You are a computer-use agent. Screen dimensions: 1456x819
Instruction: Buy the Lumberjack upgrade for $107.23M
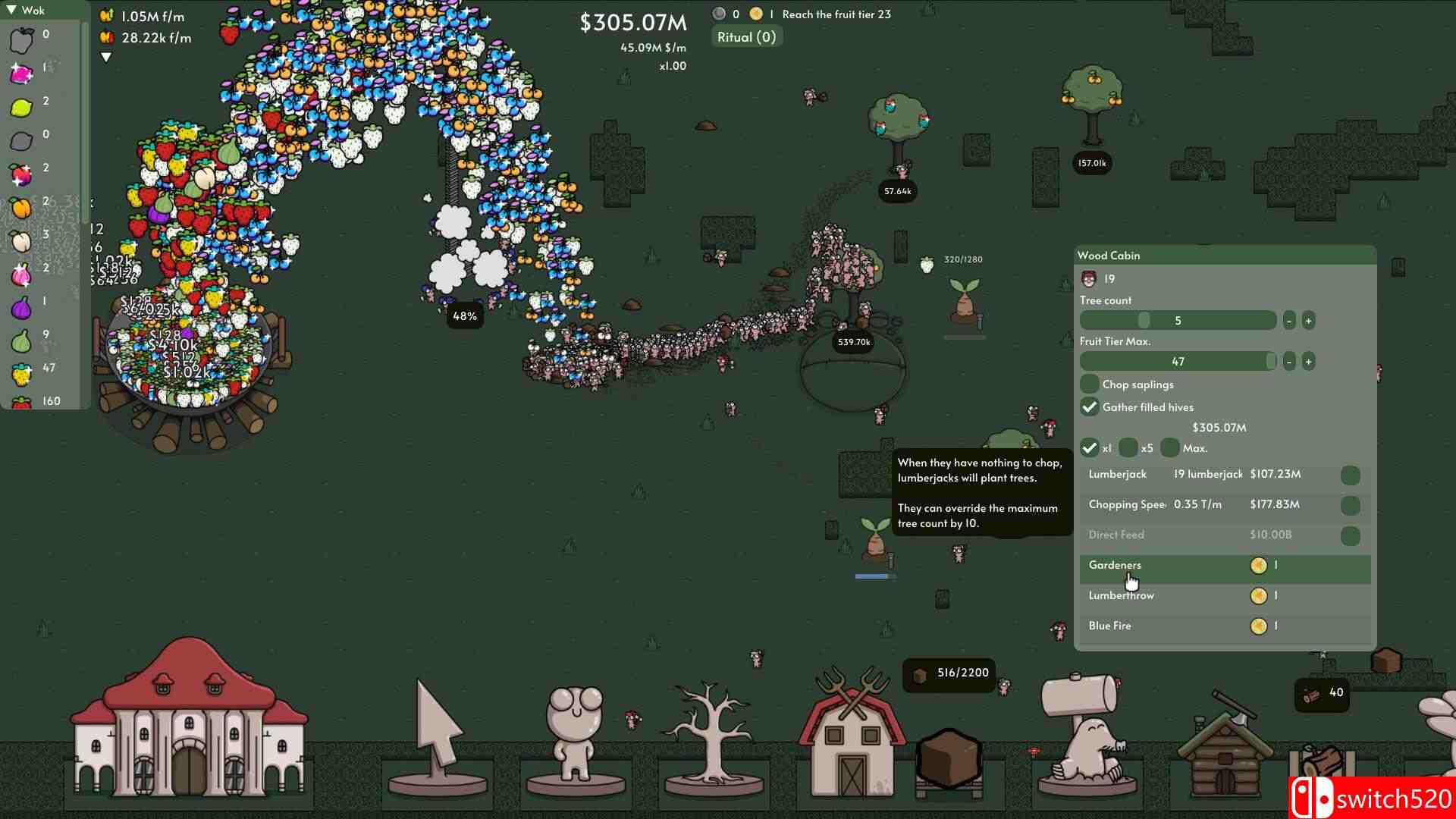[x=1351, y=475]
